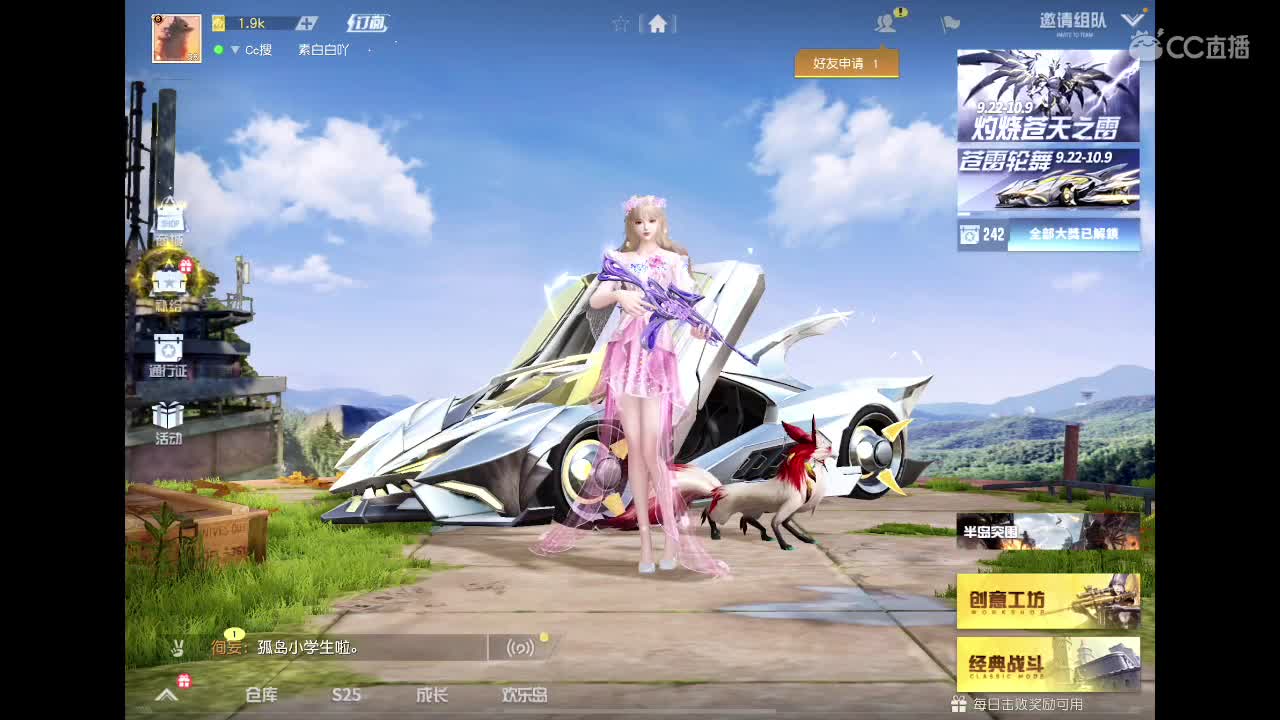The height and width of the screenshot is (720, 1280).
Task: Open the 邀请组队 dropdown chevron
Action: [1133, 18]
